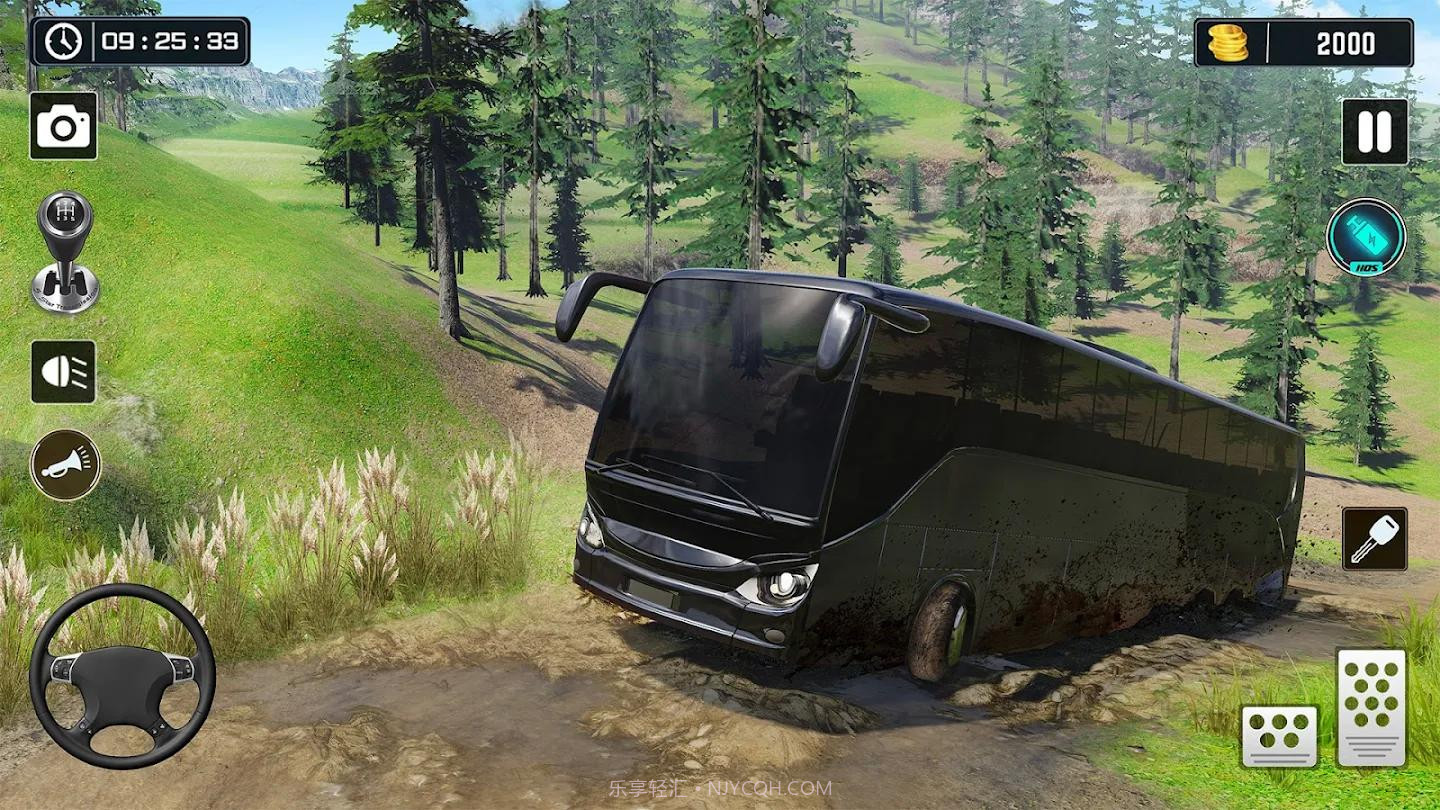Hit the brake pedal
1440x810 pixels.
tap(1279, 735)
